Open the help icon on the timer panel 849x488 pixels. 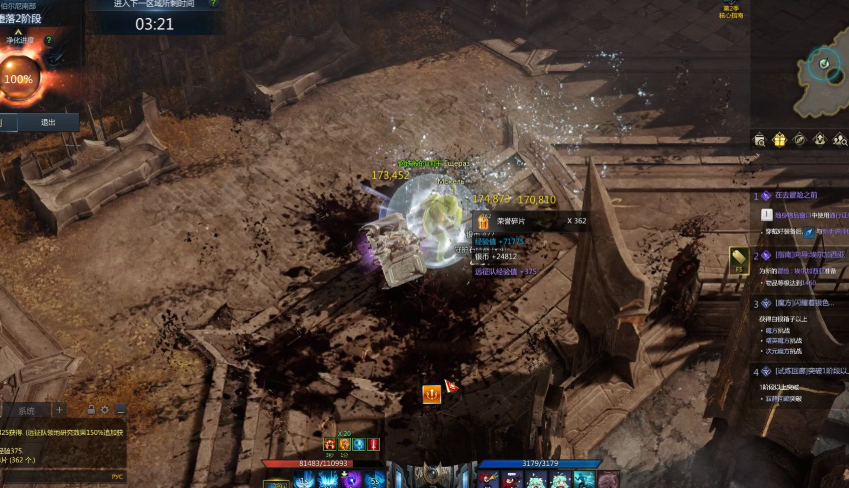tap(212, 4)
